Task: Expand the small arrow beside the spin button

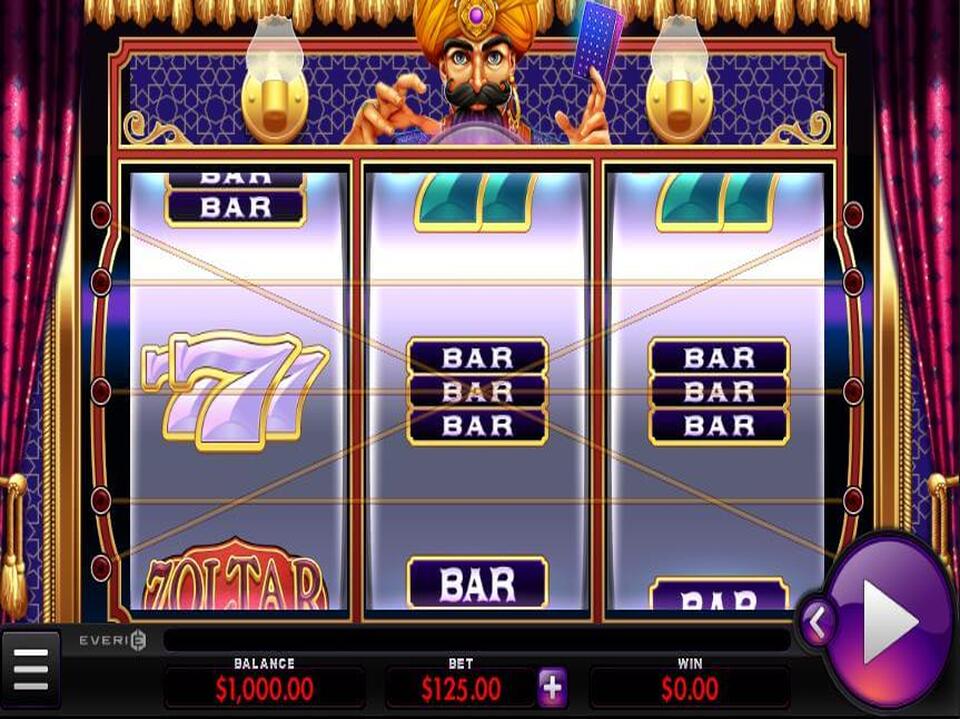Action: 816,624
